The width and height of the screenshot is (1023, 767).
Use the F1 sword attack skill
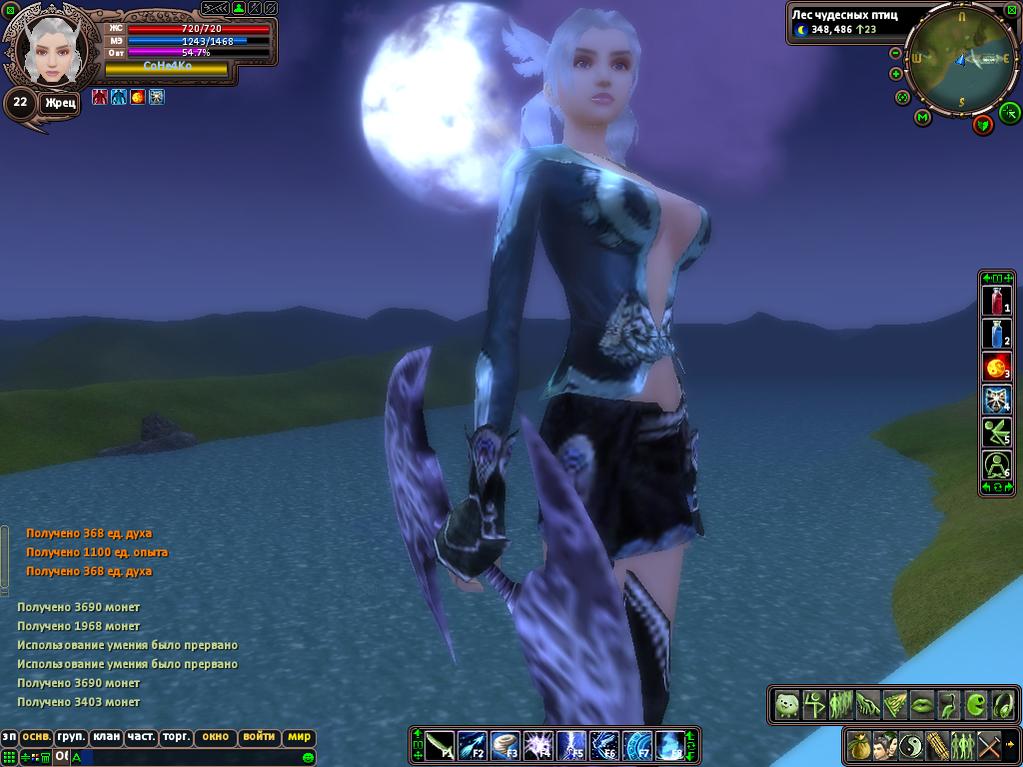pos(441,746)
